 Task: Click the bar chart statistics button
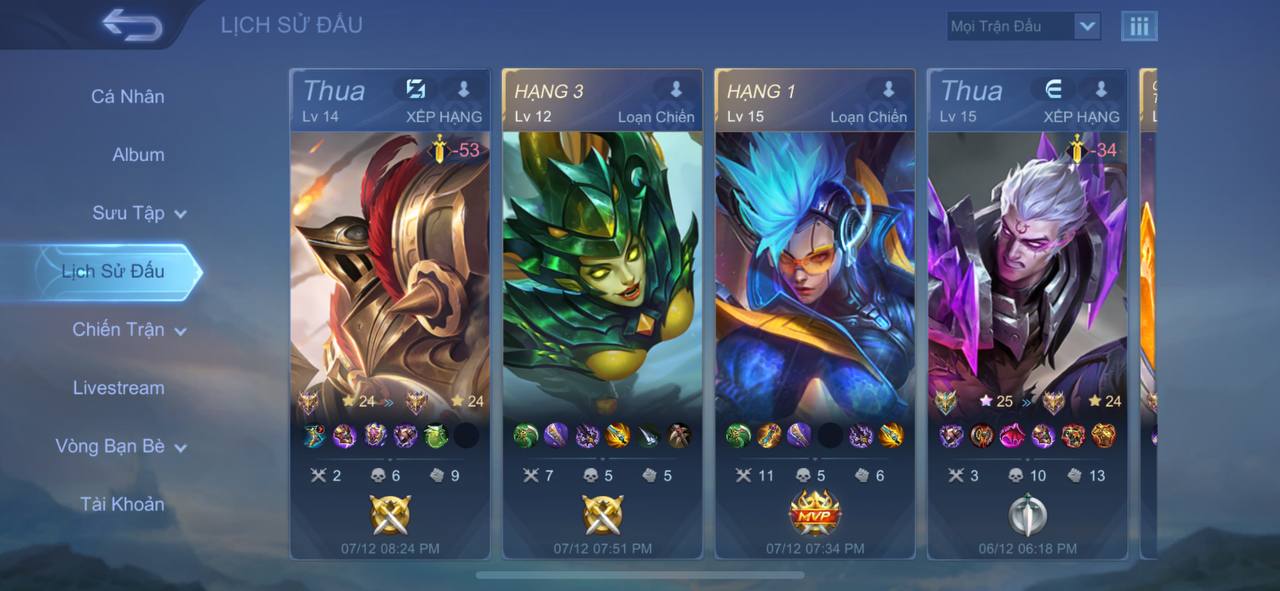(1139, 27)
